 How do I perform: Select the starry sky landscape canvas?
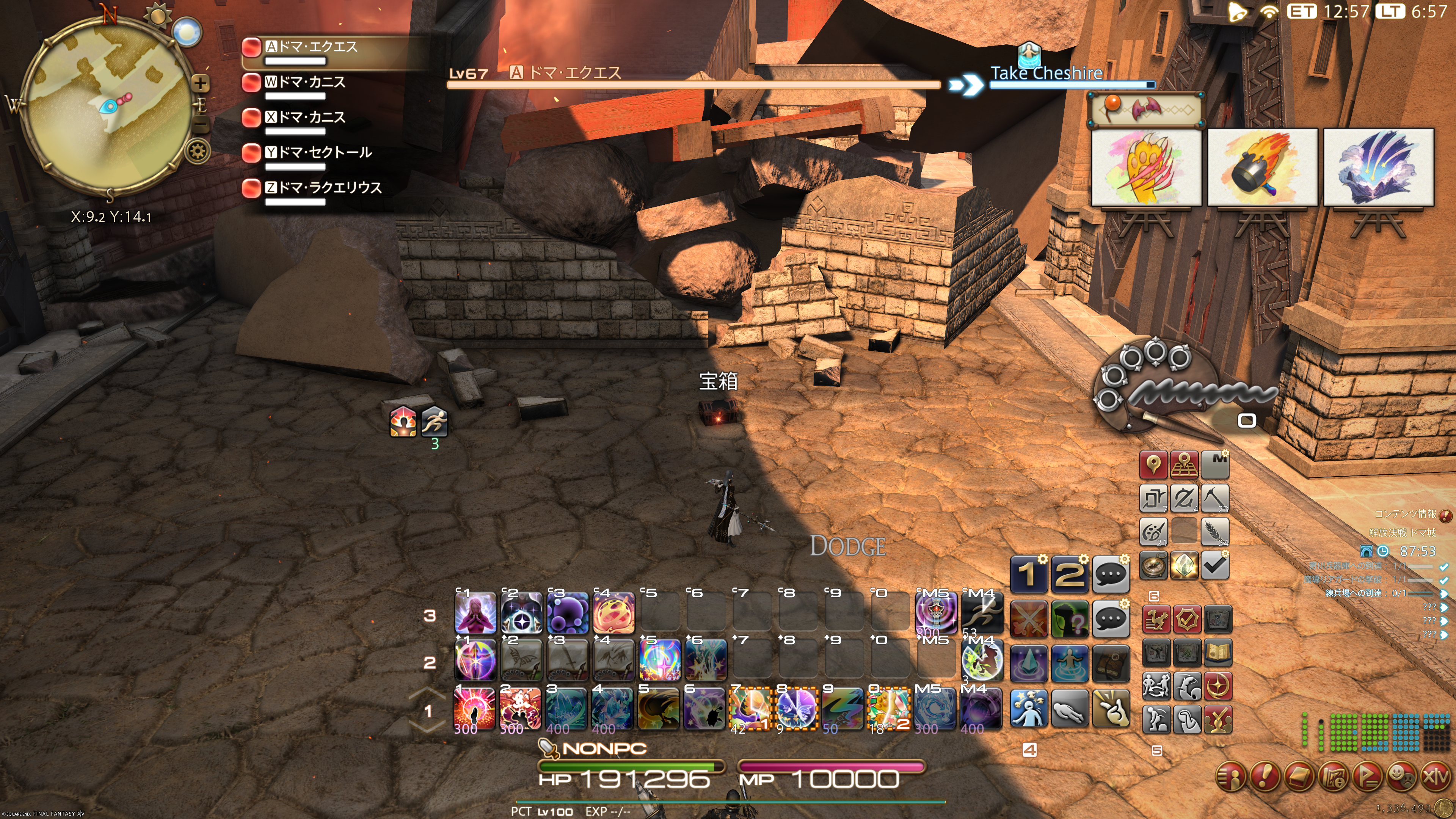tap(1378, 167)
